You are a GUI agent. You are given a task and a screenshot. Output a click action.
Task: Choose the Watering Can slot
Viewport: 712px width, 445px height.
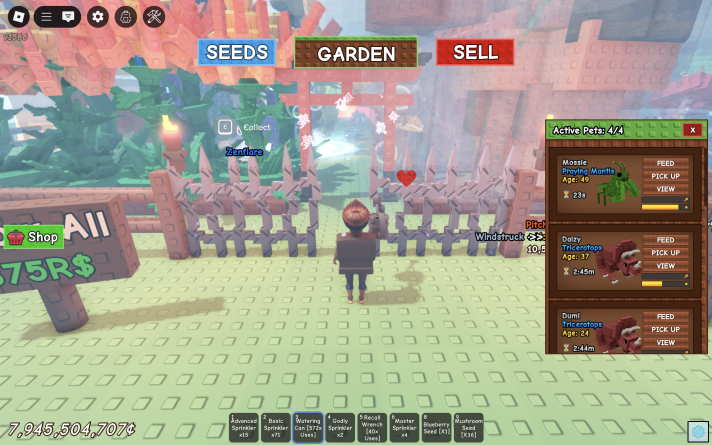coord(308,428)
